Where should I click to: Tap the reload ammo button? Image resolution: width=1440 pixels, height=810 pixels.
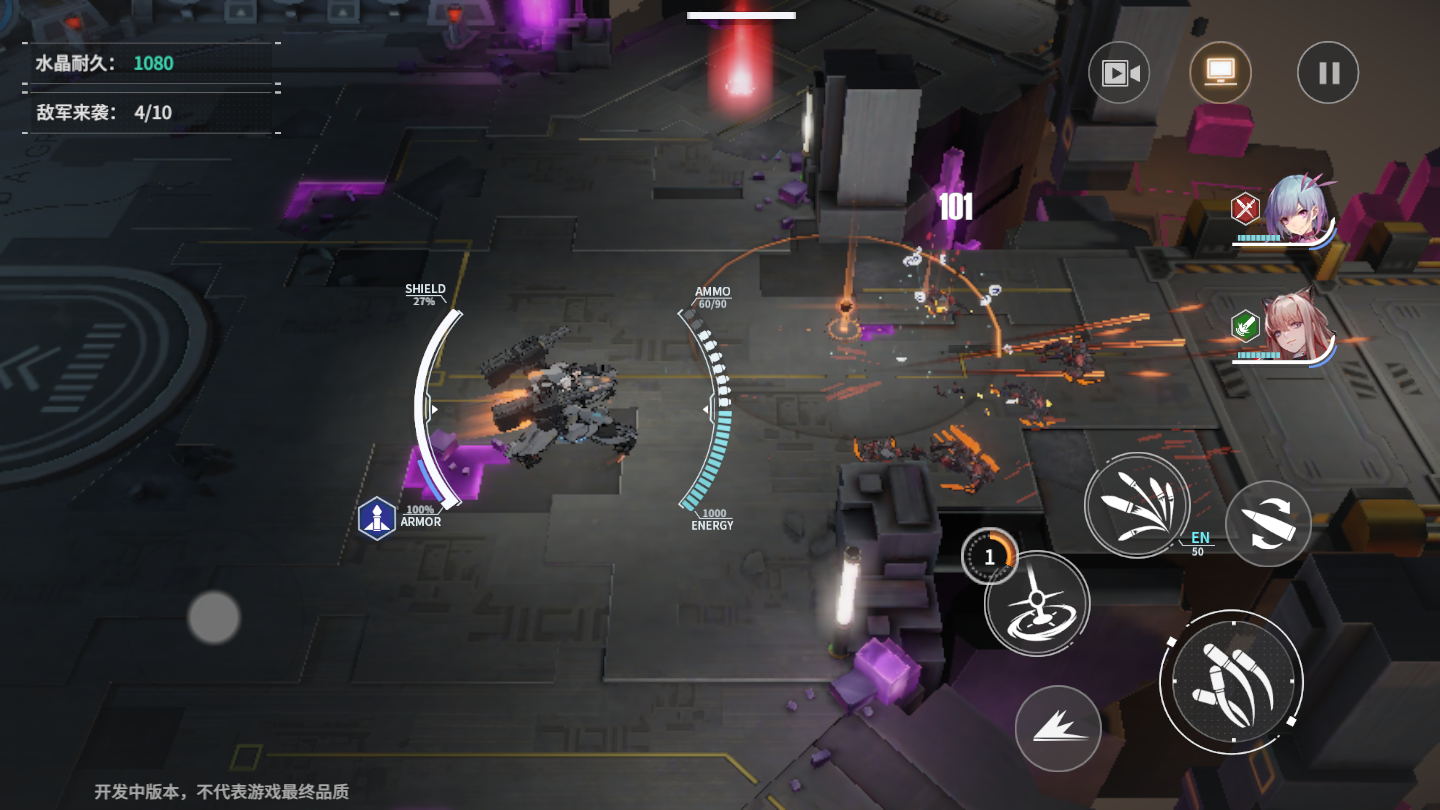tap(1268, 523)
